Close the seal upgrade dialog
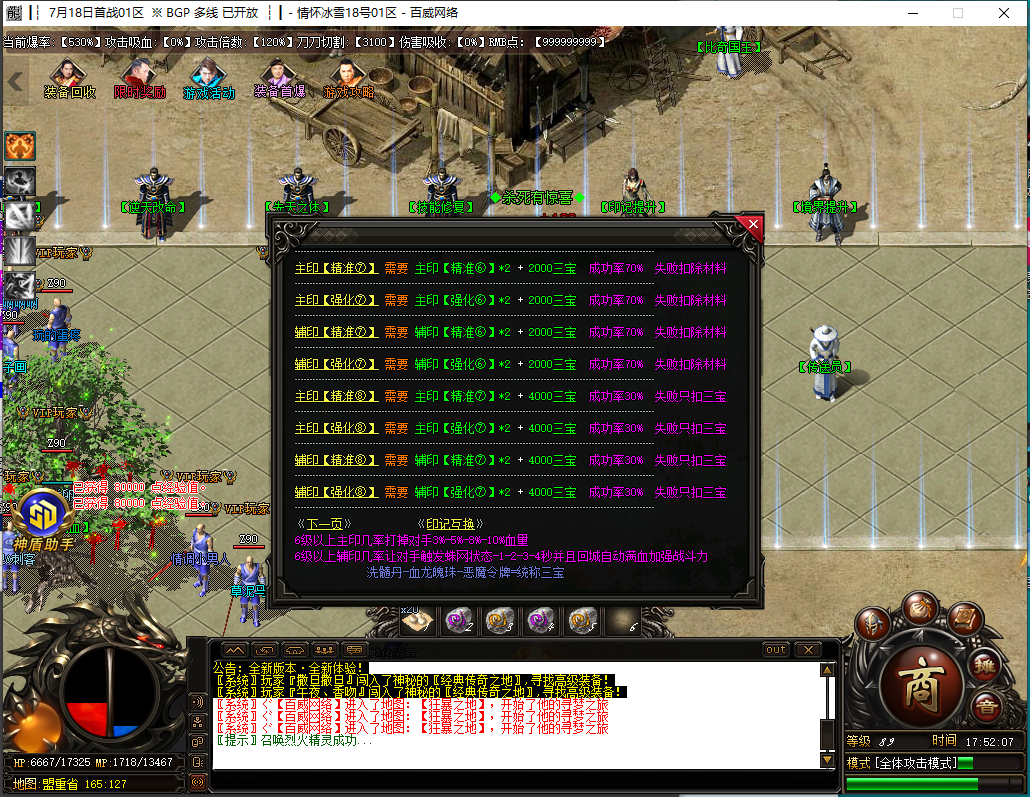1030x797 pixels. click(748, 224)
